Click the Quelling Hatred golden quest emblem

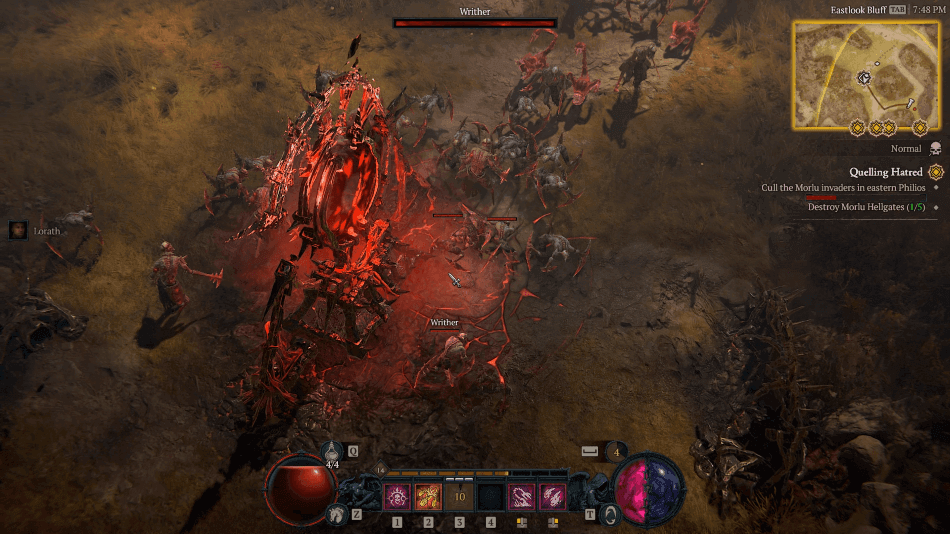click(936, 172)
